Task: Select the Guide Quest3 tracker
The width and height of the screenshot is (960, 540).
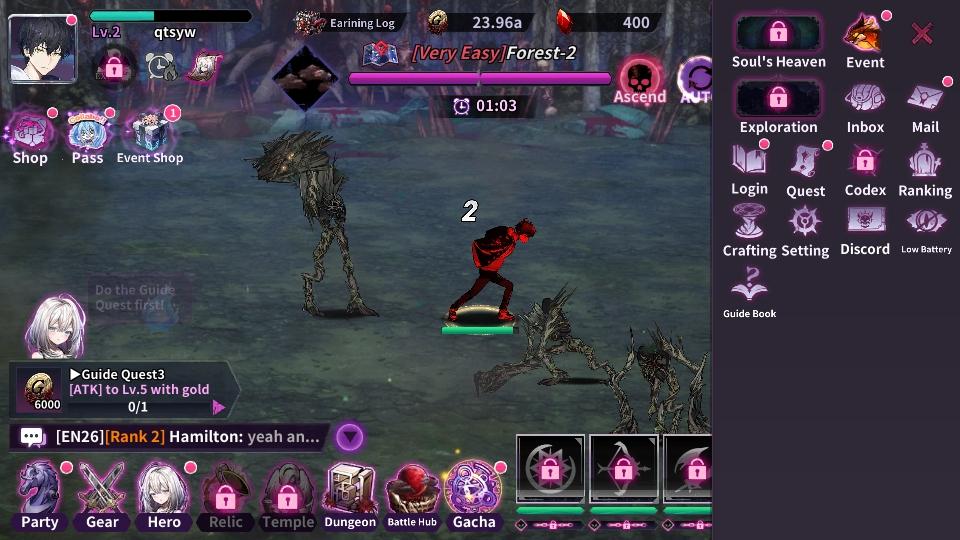Action: pos(125,390)
